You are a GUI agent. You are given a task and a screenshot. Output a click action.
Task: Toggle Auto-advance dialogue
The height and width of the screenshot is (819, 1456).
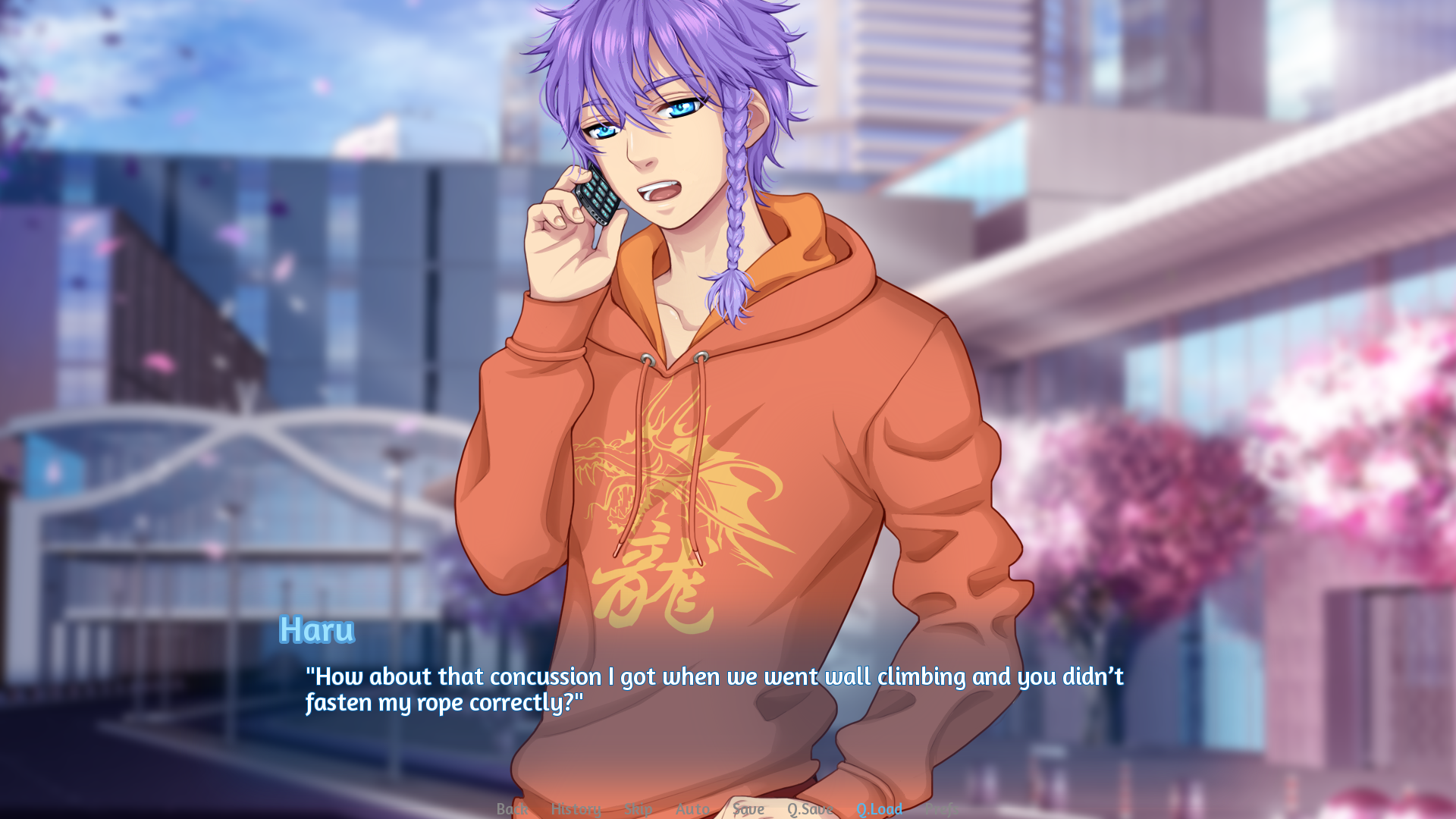coord(692,809)
